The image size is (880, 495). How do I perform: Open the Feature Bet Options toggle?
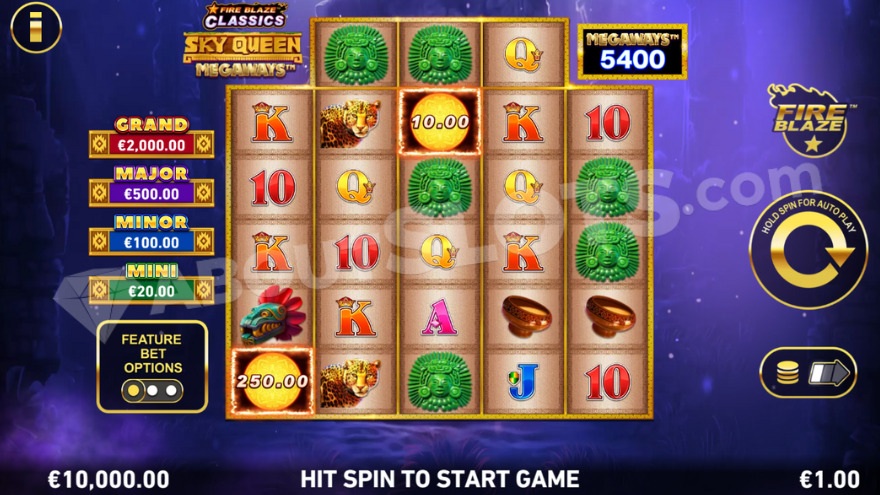152,390
